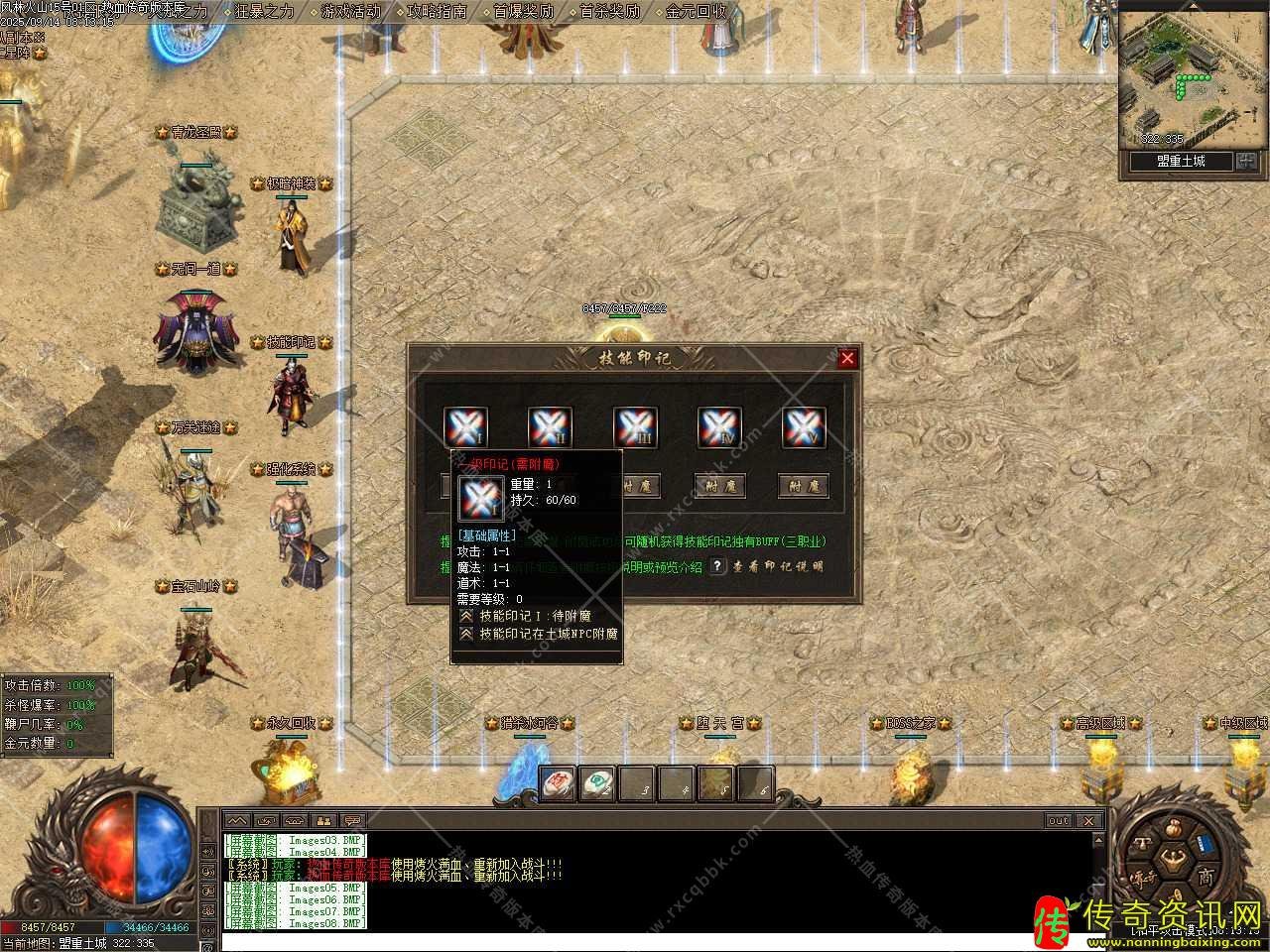Use the green item in hotbar slot two
This screenshot has width=1270, height=952.
click(597, 784)
